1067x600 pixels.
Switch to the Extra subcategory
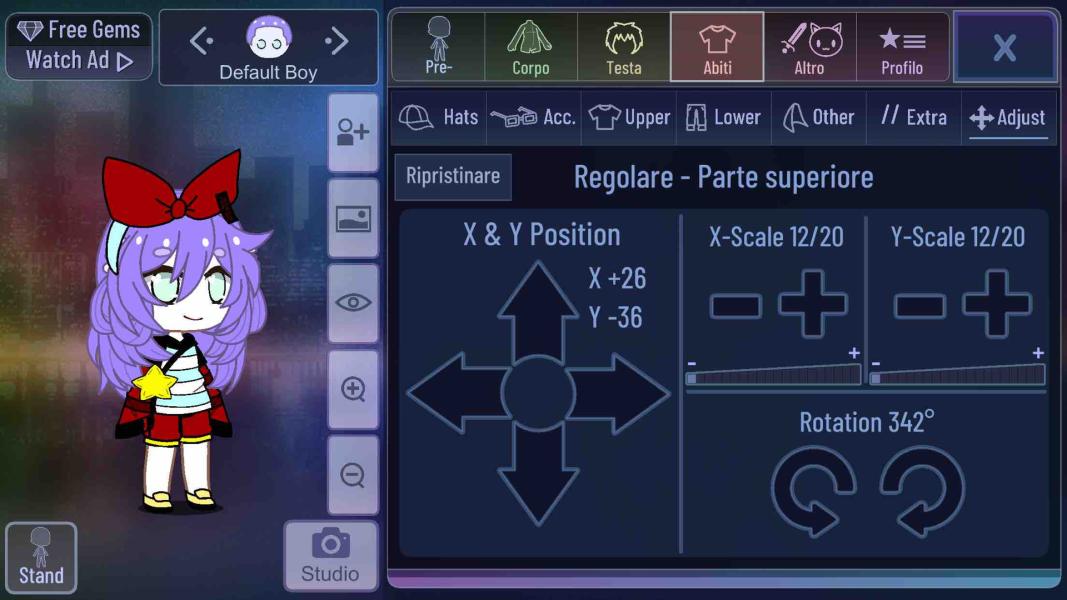[x=913, y=117]
